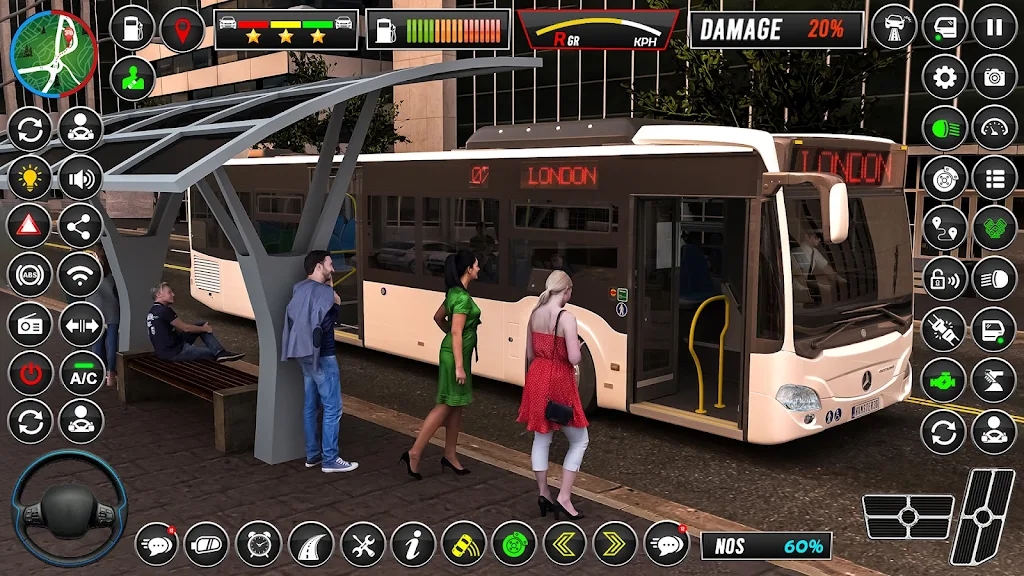Open the gear settings icon

(944, 77)
